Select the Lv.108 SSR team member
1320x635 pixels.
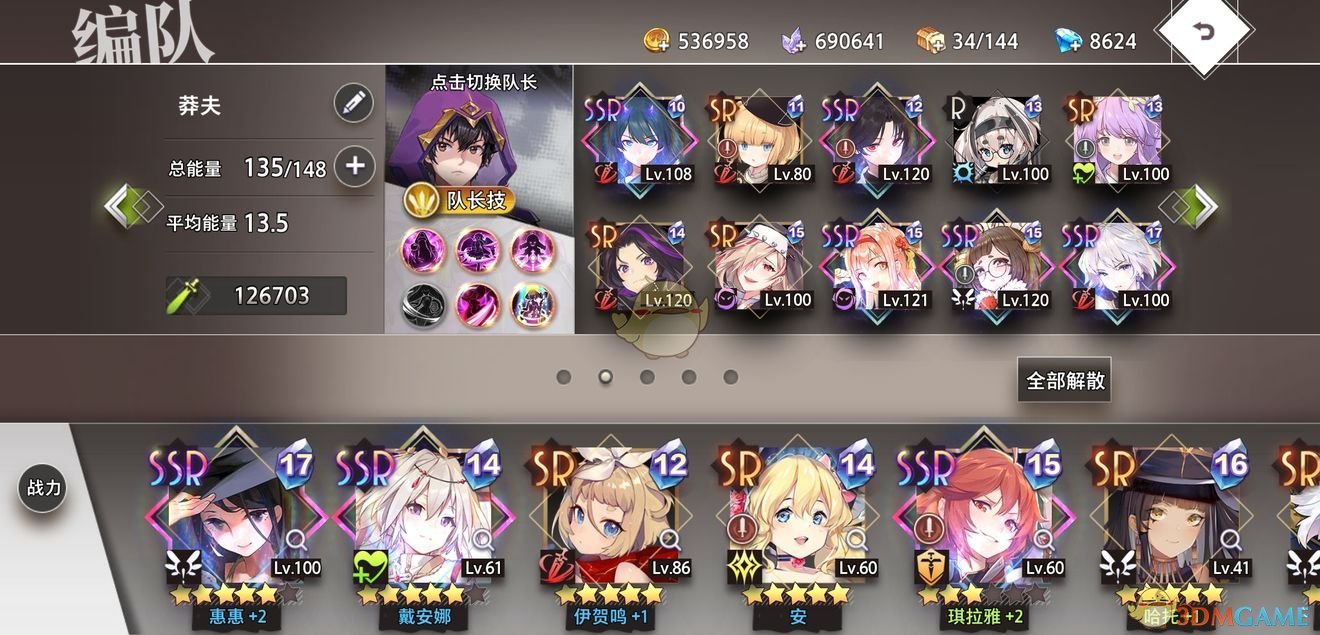(639, 142)
